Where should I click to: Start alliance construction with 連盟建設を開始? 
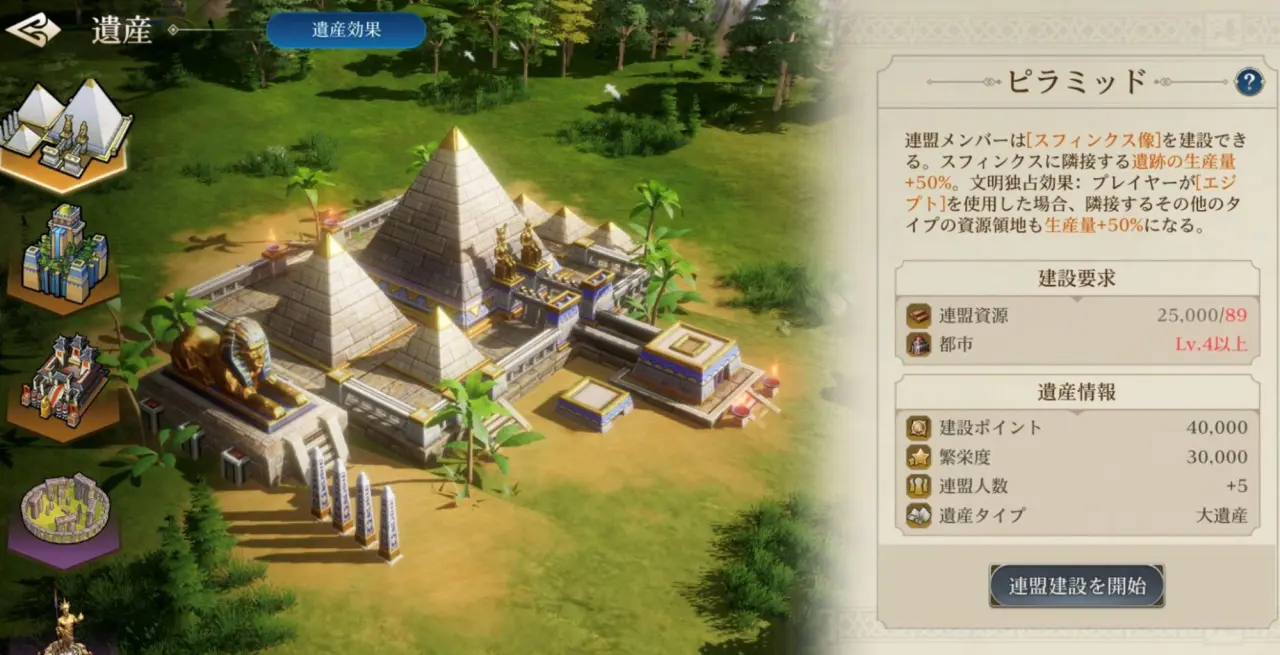coord(1077,586)
